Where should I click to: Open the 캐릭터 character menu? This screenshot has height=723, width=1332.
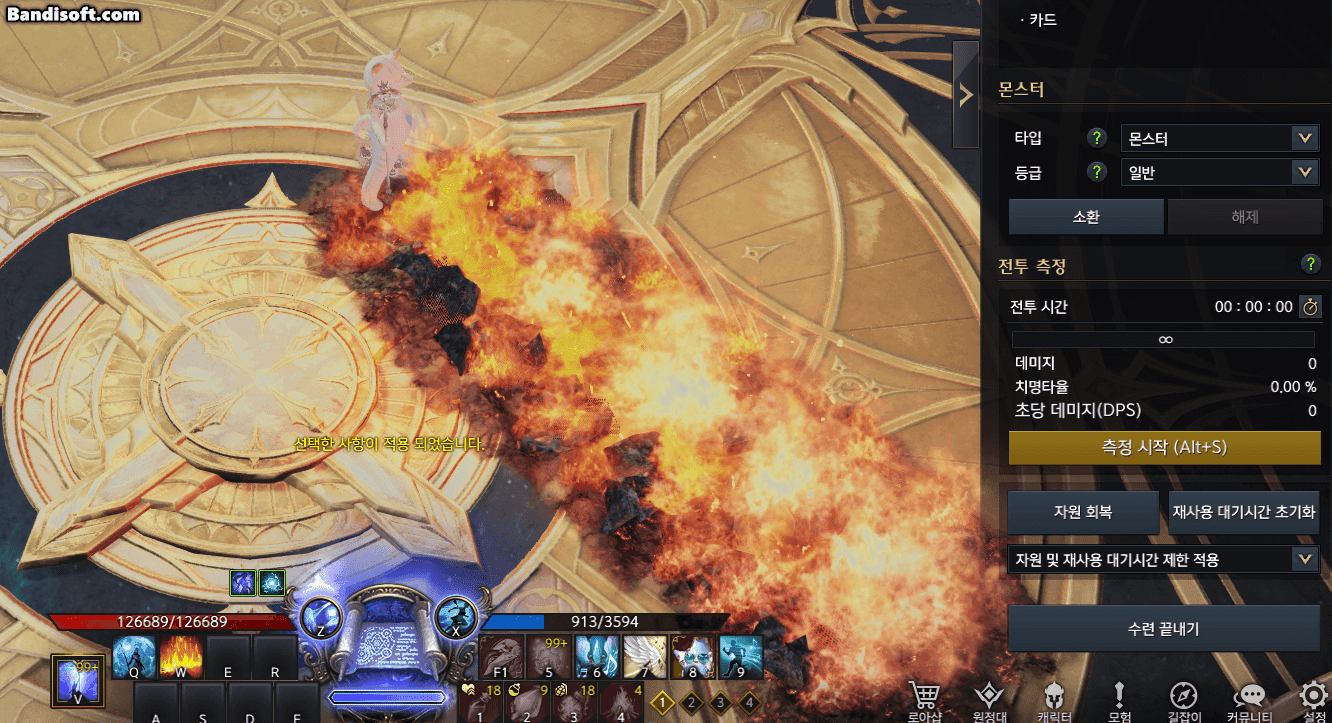1051,702
